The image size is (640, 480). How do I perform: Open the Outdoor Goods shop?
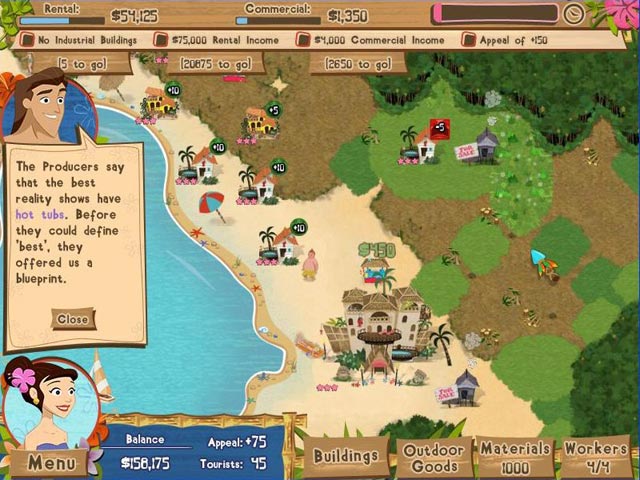tap(433, 458)
